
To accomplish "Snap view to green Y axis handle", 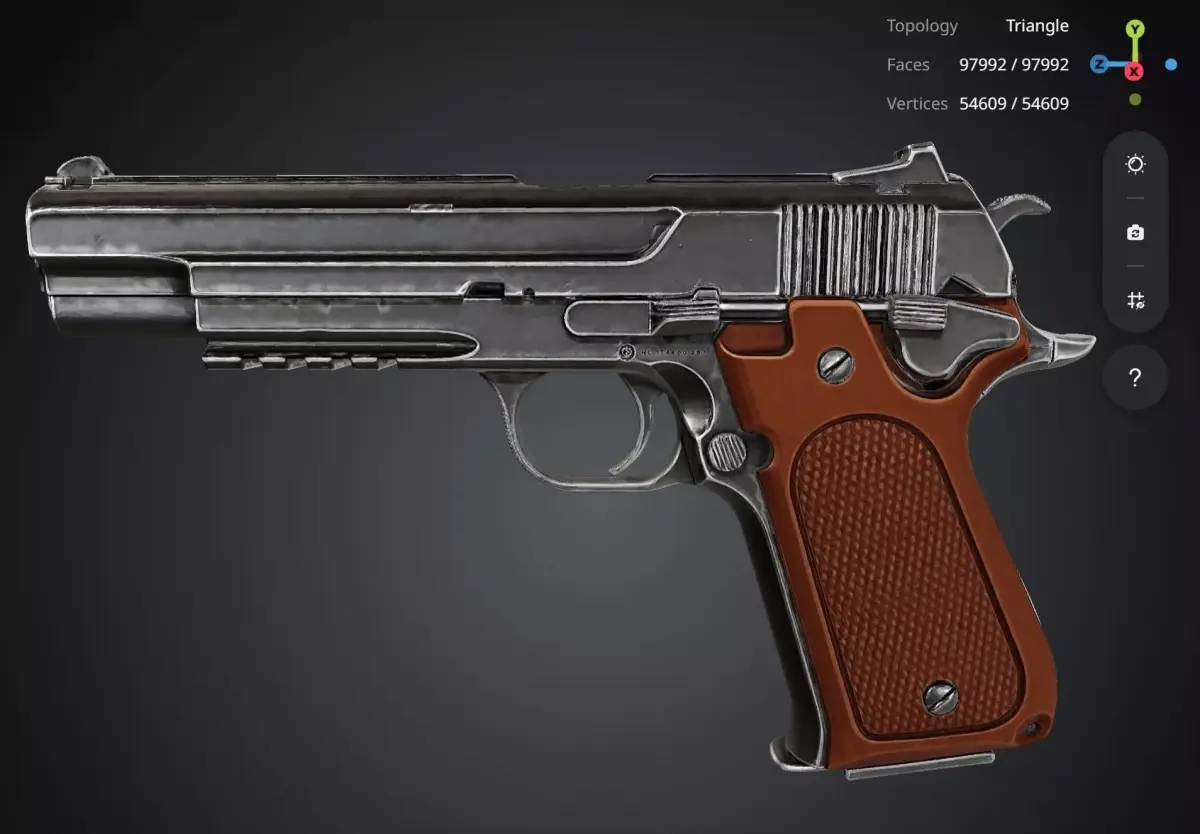I will click(1135, 29).
